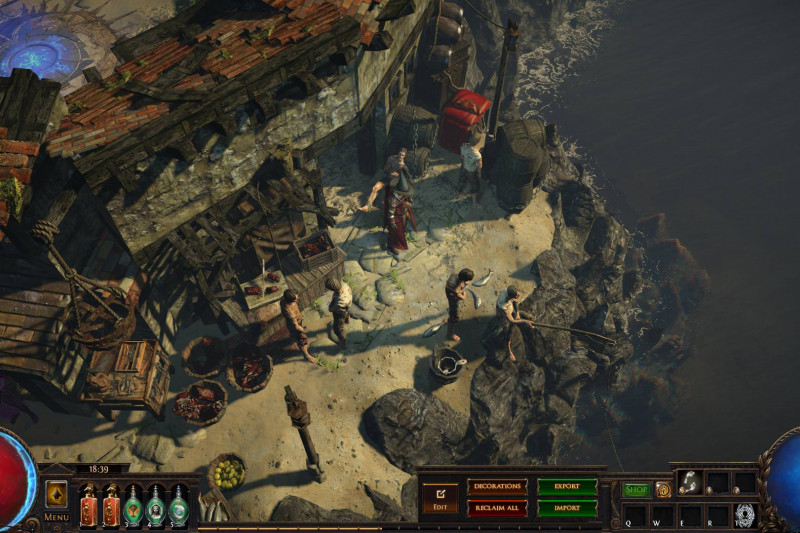Import a hideout layout
The width and height of the screenshot is (800, 533).
pyautogui.click(x=567, y=508)
